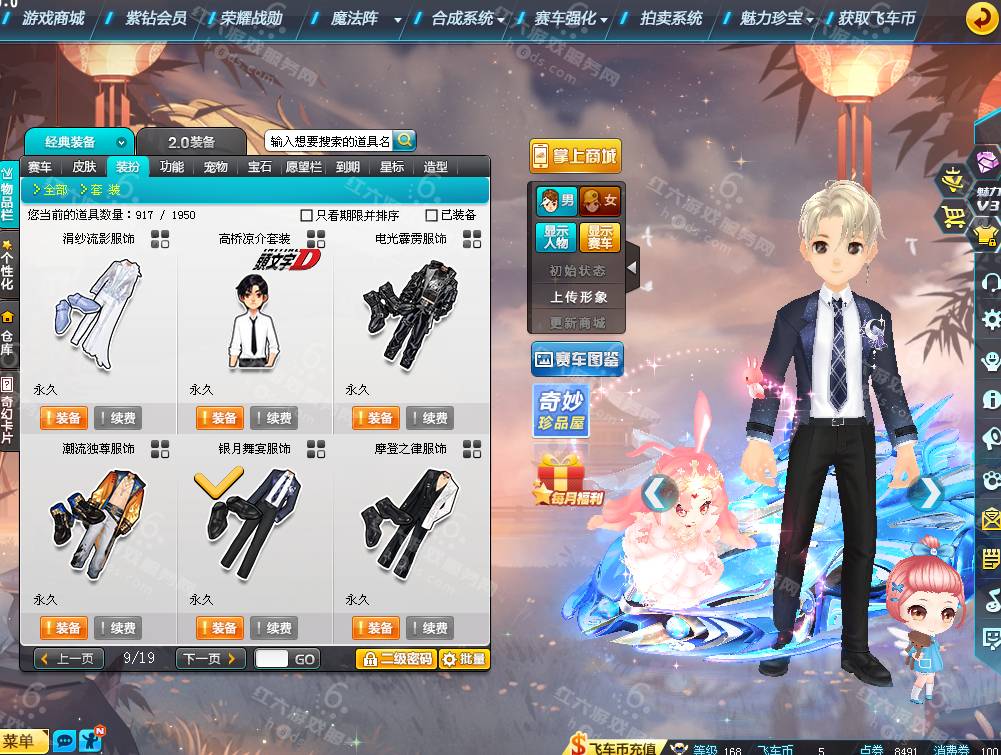
Task: Click the item name search field
Action: pyautogui.click(x=329, y=142)
